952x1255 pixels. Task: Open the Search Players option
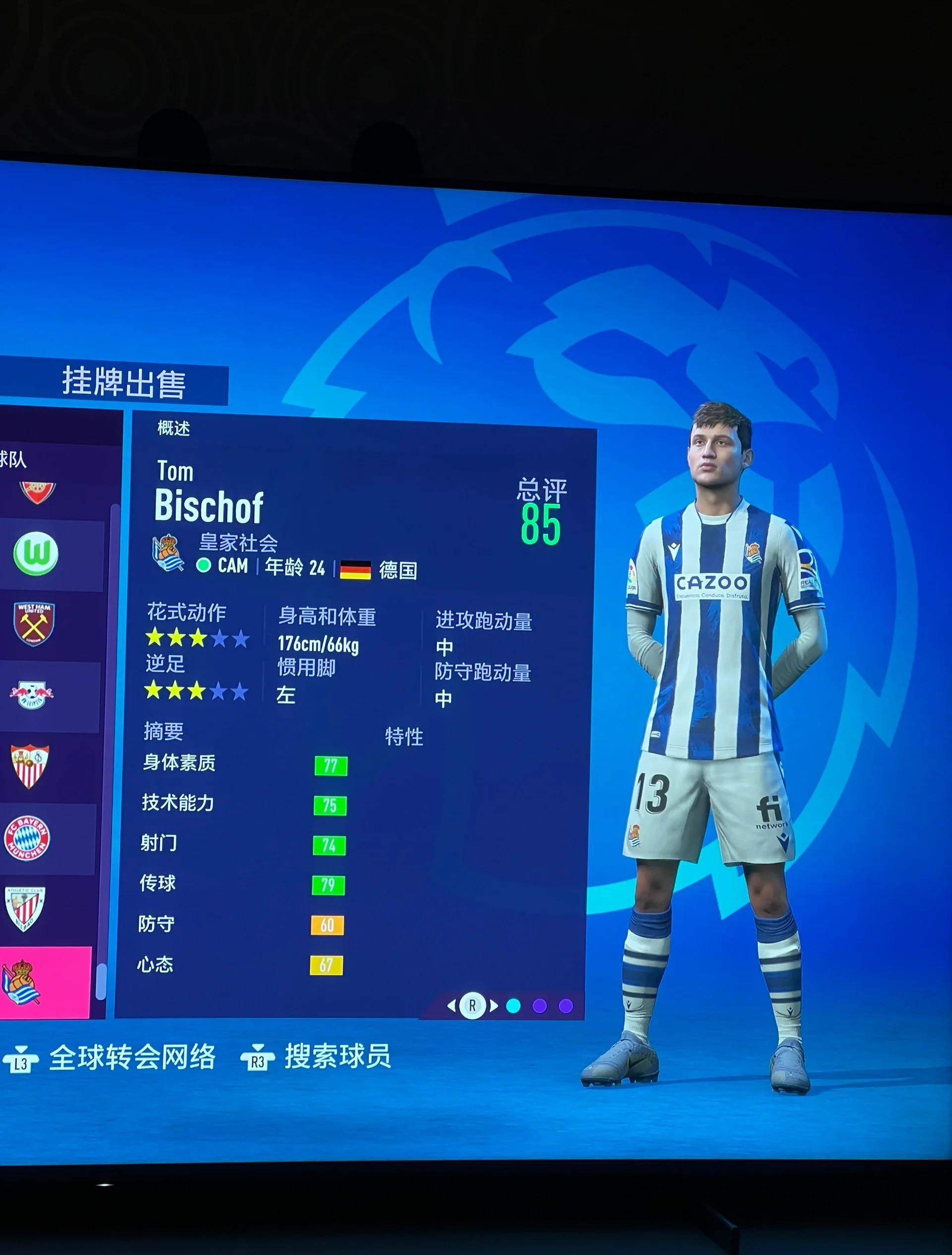pos(337,1056)
